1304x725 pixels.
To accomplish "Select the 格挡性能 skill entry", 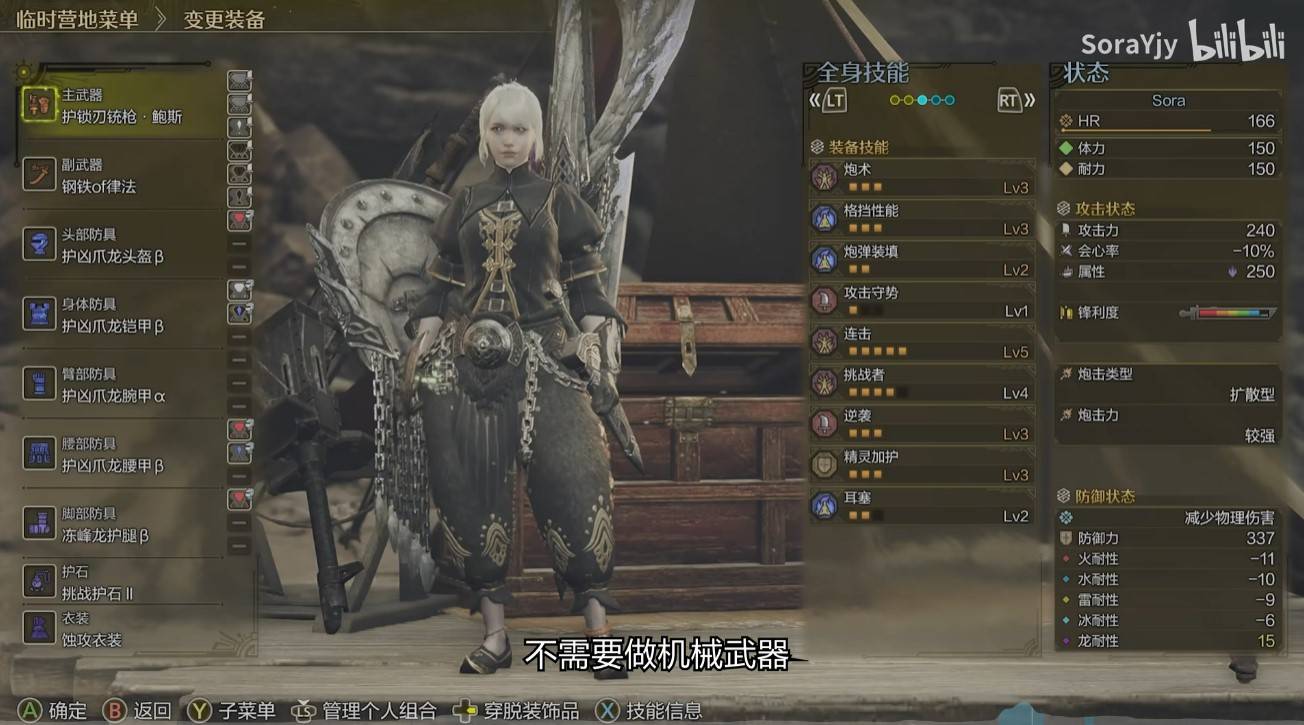I will (922, 219).
